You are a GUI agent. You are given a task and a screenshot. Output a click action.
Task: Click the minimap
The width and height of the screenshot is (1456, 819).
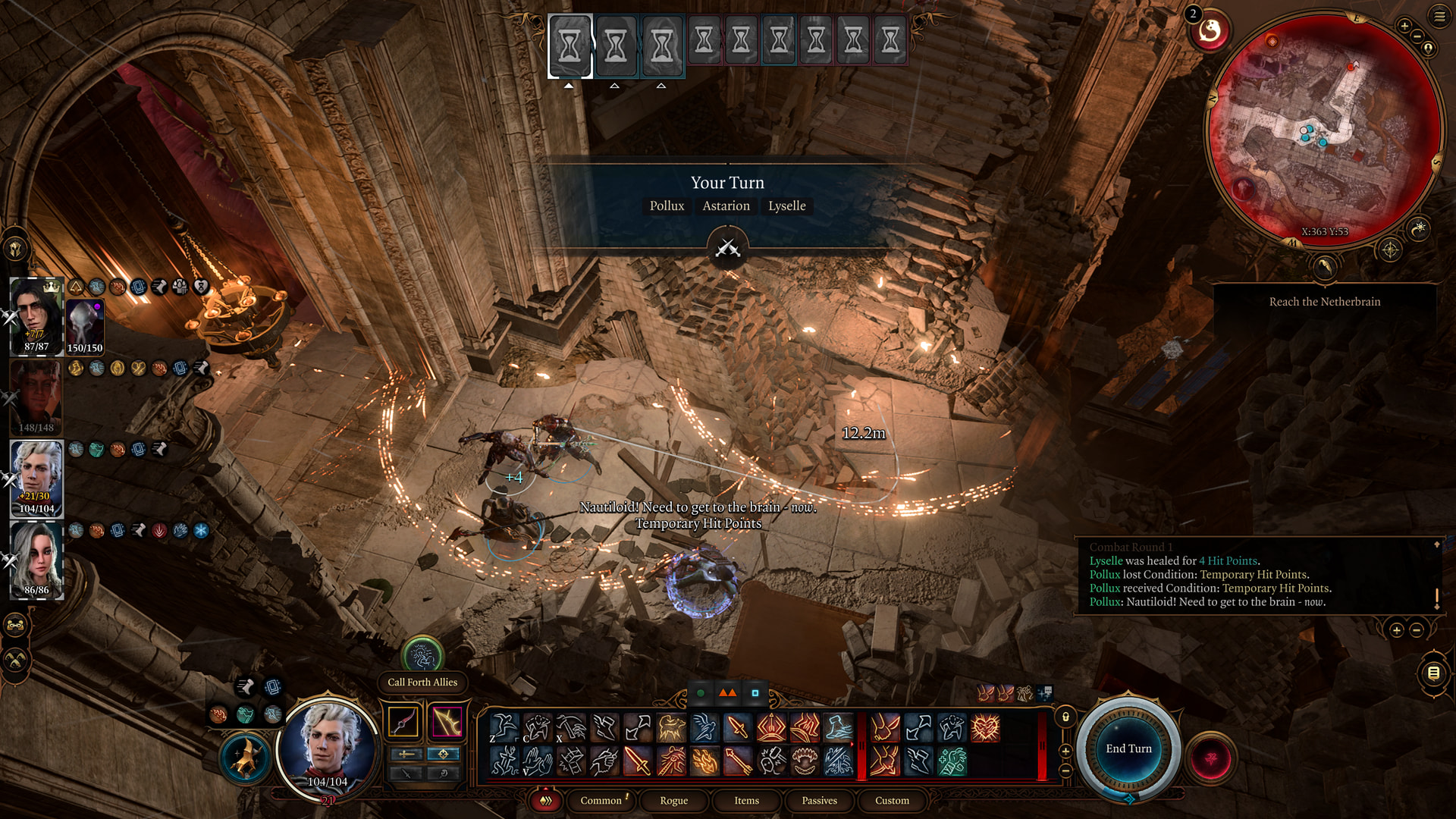pyautogui.click(x=1323, y=129)
